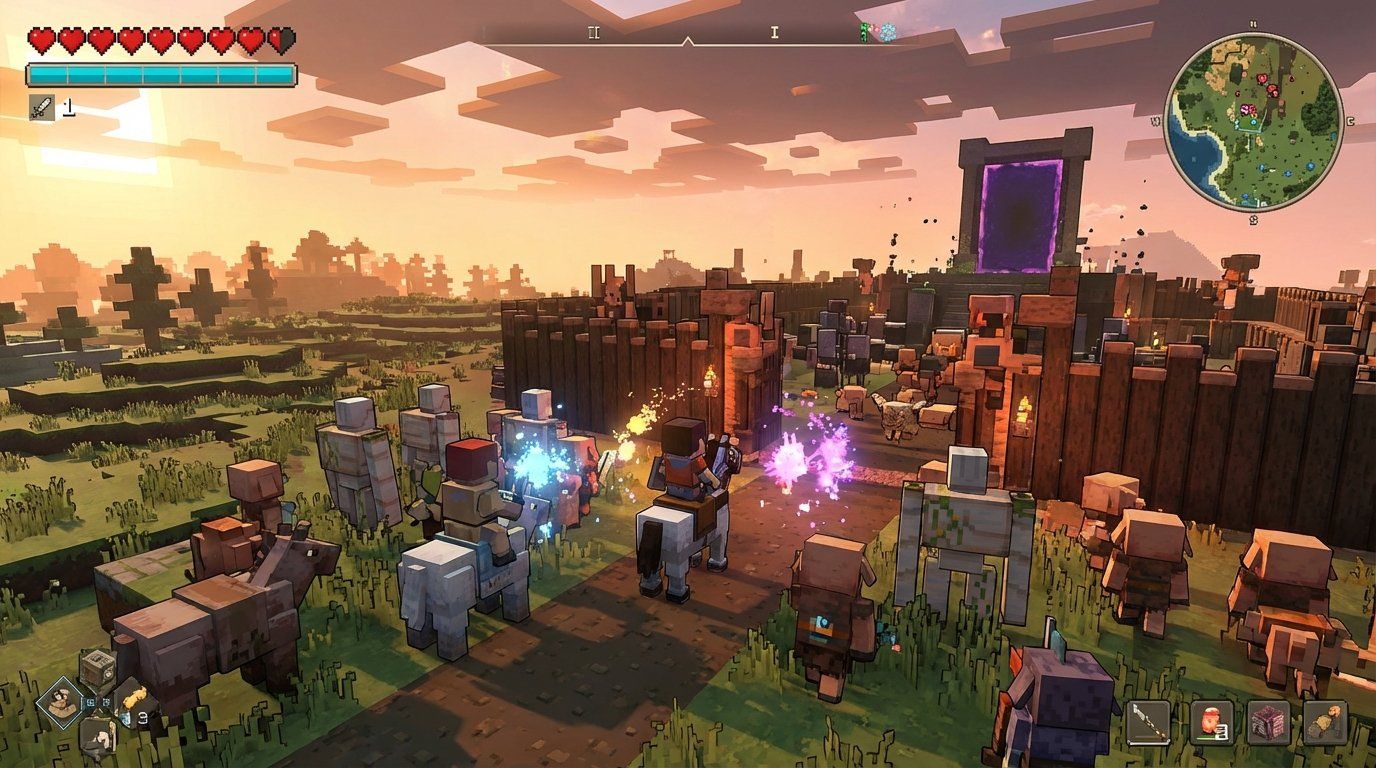Click the I marker on the compass bar

[772, 32]
